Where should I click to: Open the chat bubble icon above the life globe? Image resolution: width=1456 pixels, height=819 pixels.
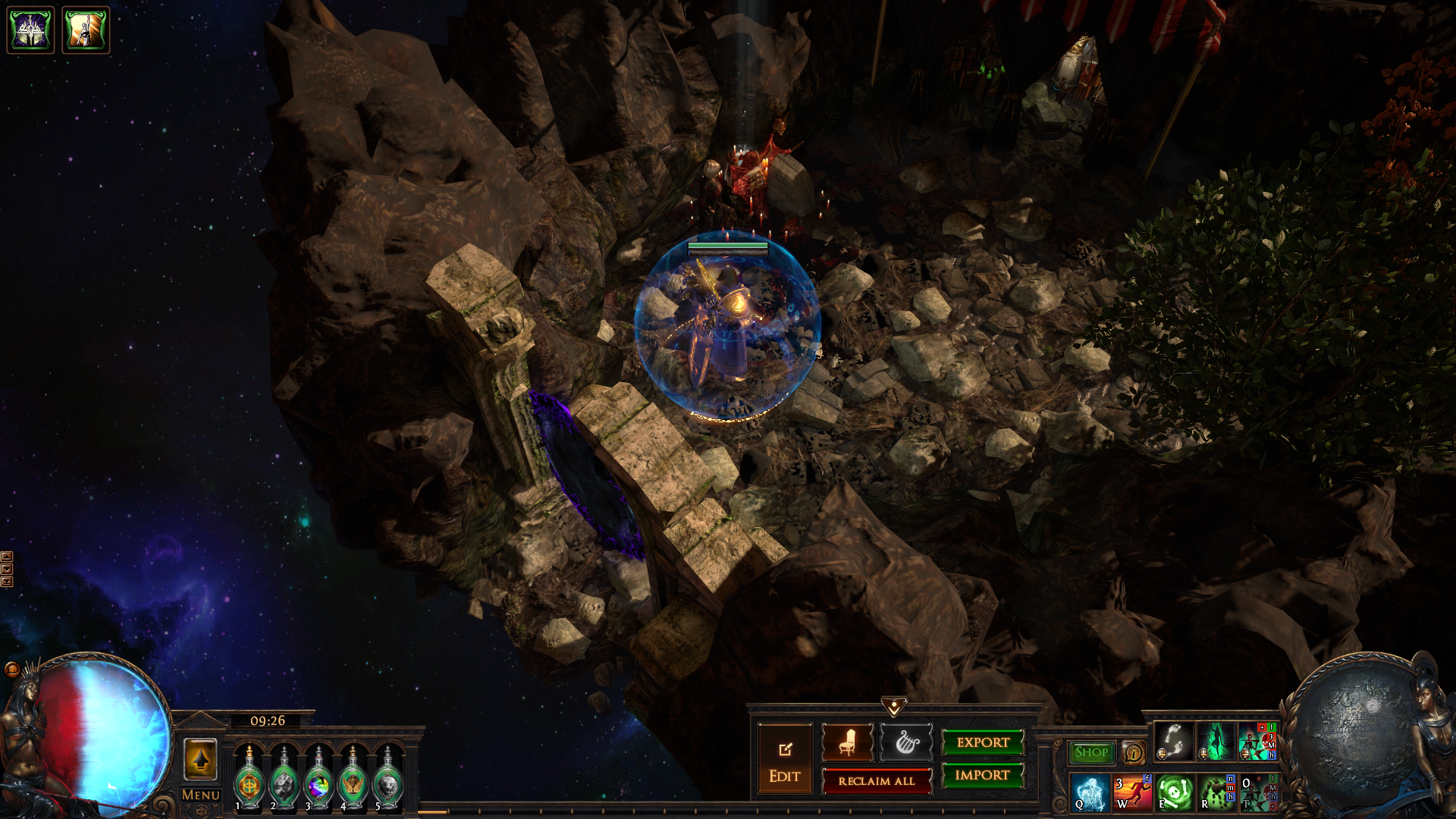[x=12, y=669]
